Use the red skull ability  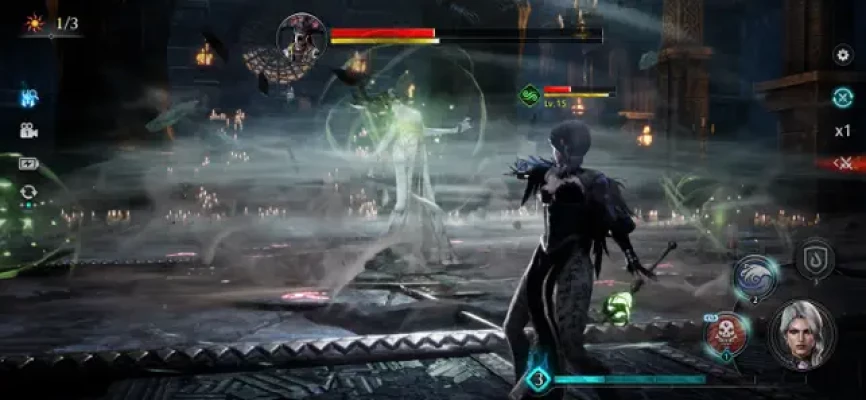coord(725,335)
